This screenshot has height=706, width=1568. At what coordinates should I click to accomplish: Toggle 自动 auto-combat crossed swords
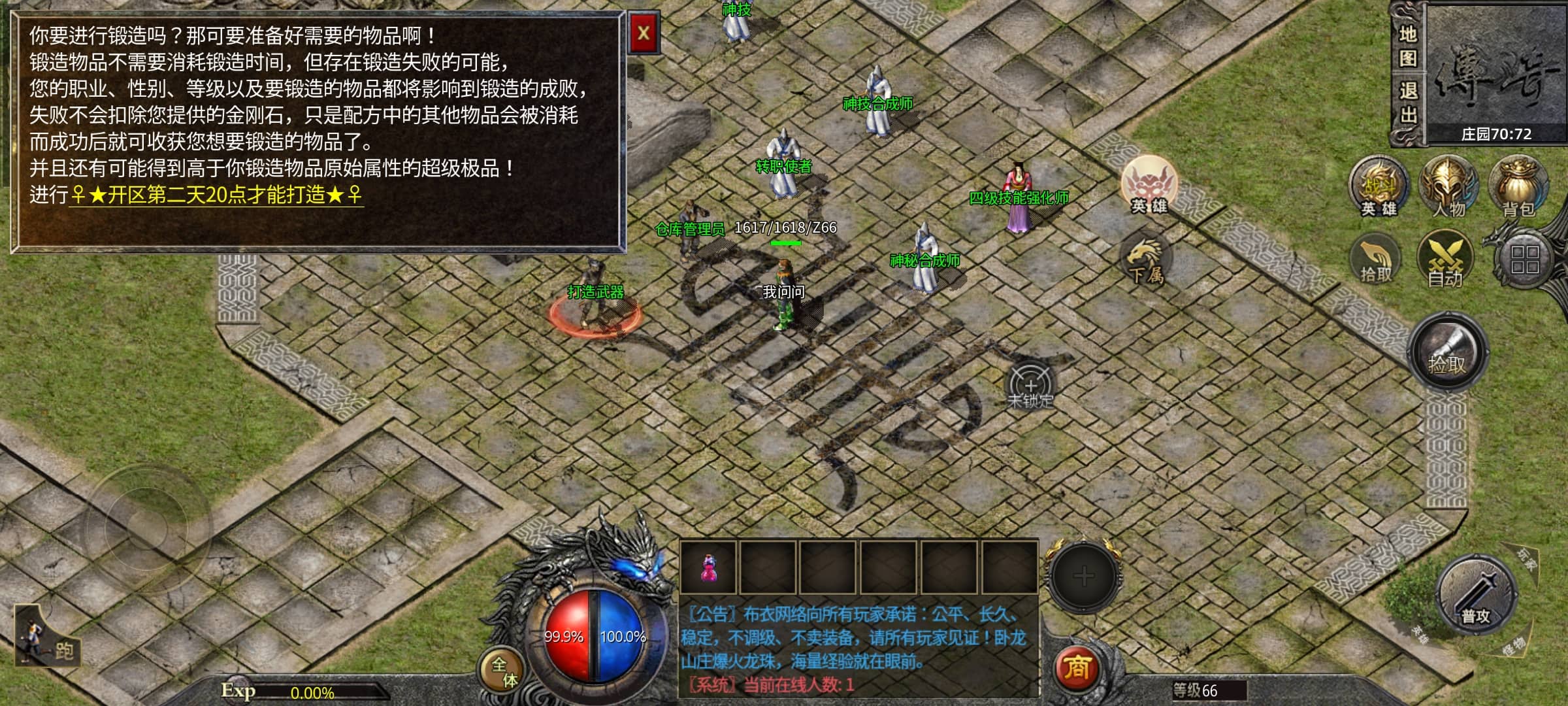1445,261
